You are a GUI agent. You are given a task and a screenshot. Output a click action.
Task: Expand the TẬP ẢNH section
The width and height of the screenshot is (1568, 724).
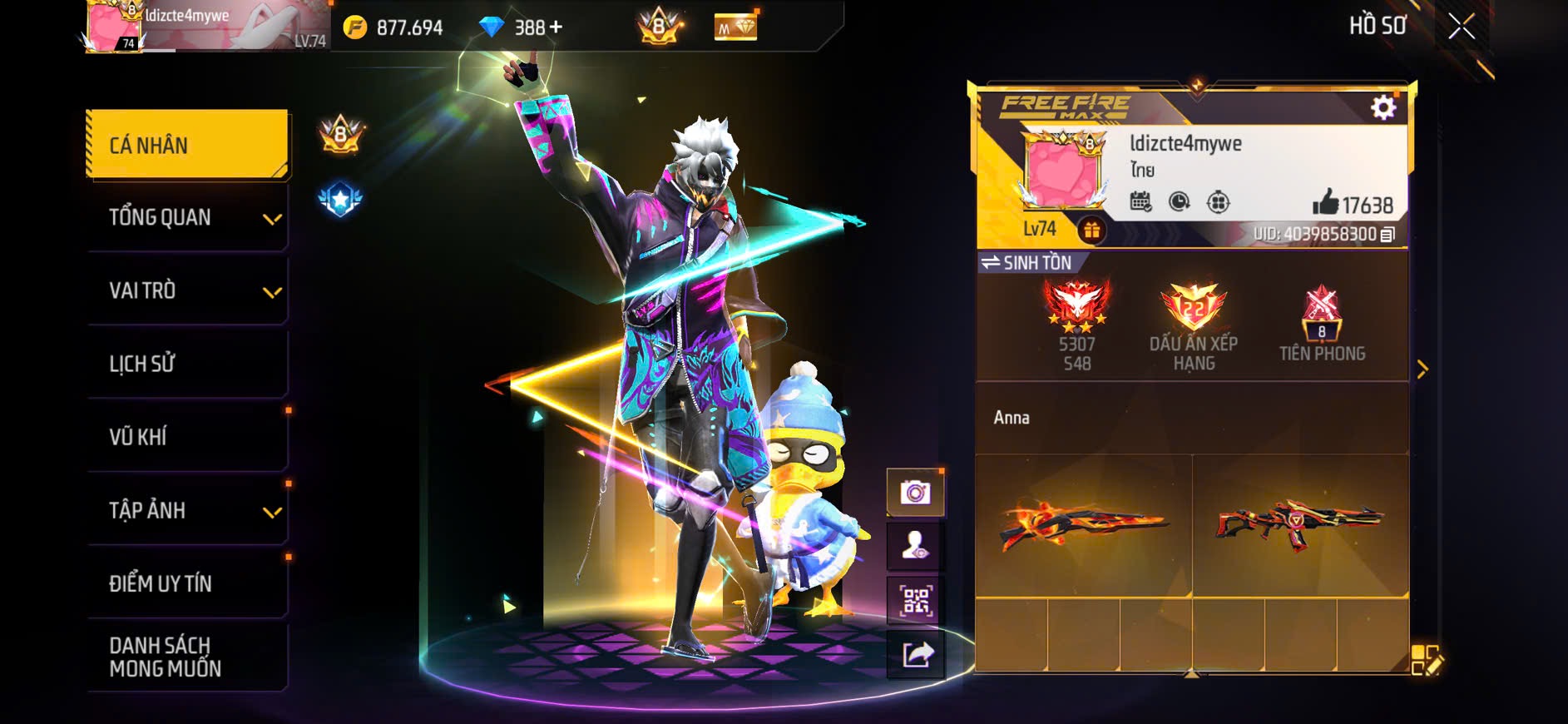pyautogui.click(x=187, y=510)
